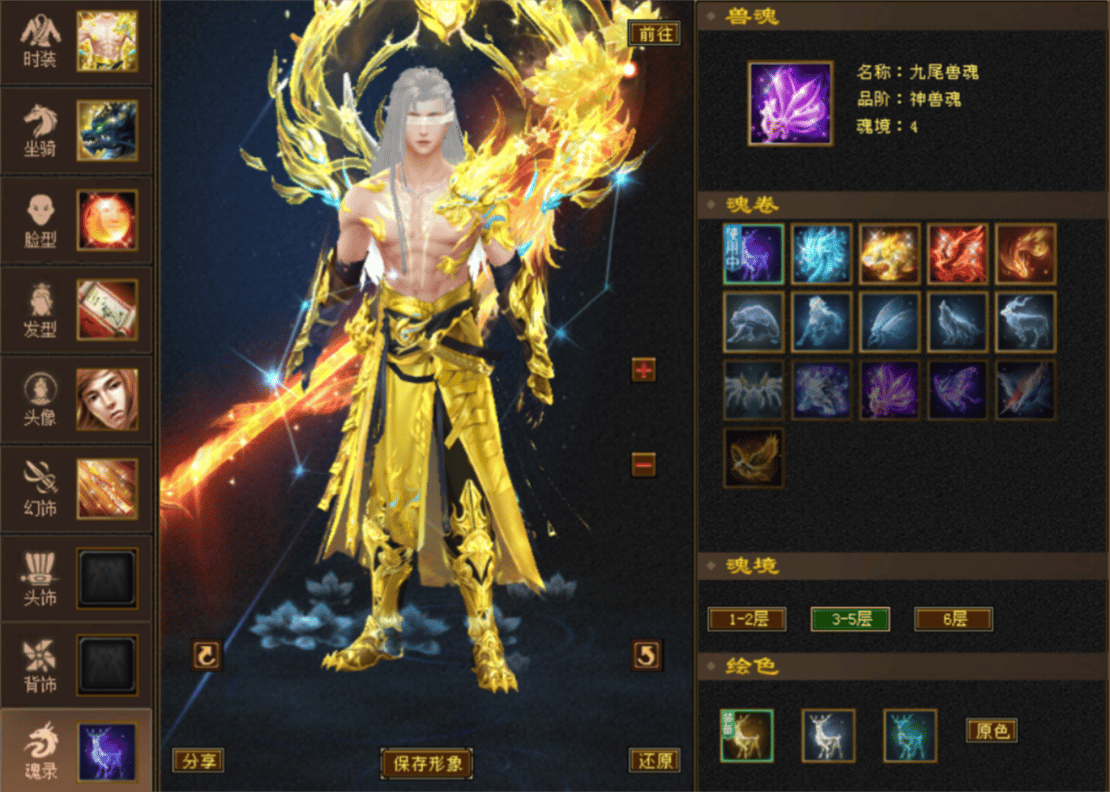The width and height of the screenshot is (1110, 792).
Task: Select the golden owl soul scroll
Action: 753,459
